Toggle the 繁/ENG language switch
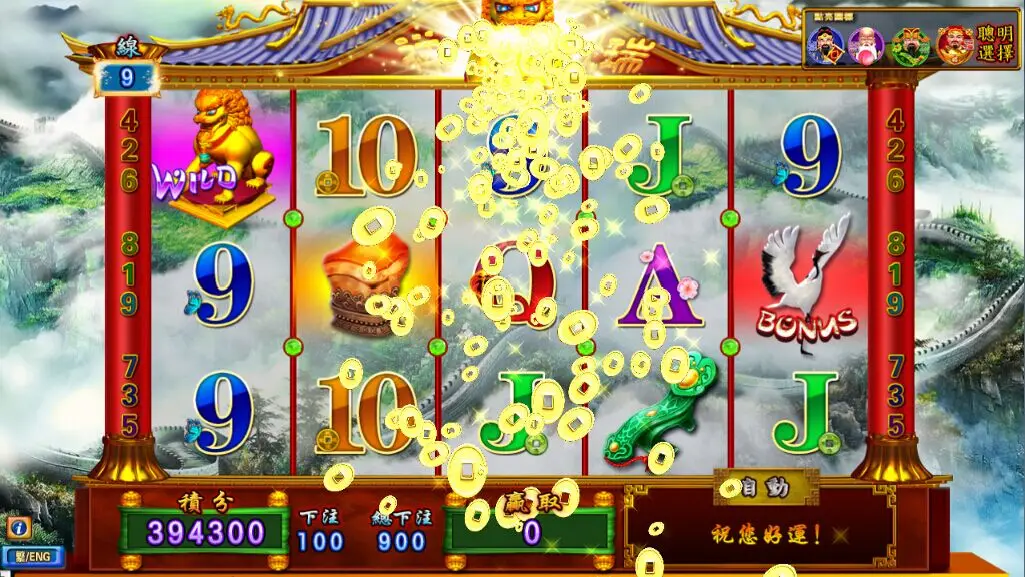The width and height of the screenshot is (1025, 577). 32,556
